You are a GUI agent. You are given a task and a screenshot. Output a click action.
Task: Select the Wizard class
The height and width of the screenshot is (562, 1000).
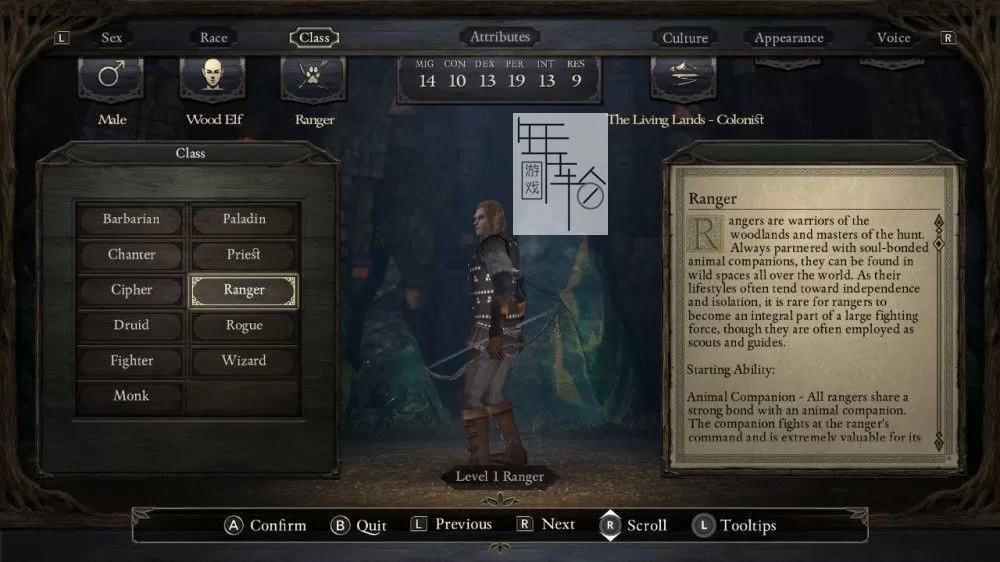[x=244, y=361]
